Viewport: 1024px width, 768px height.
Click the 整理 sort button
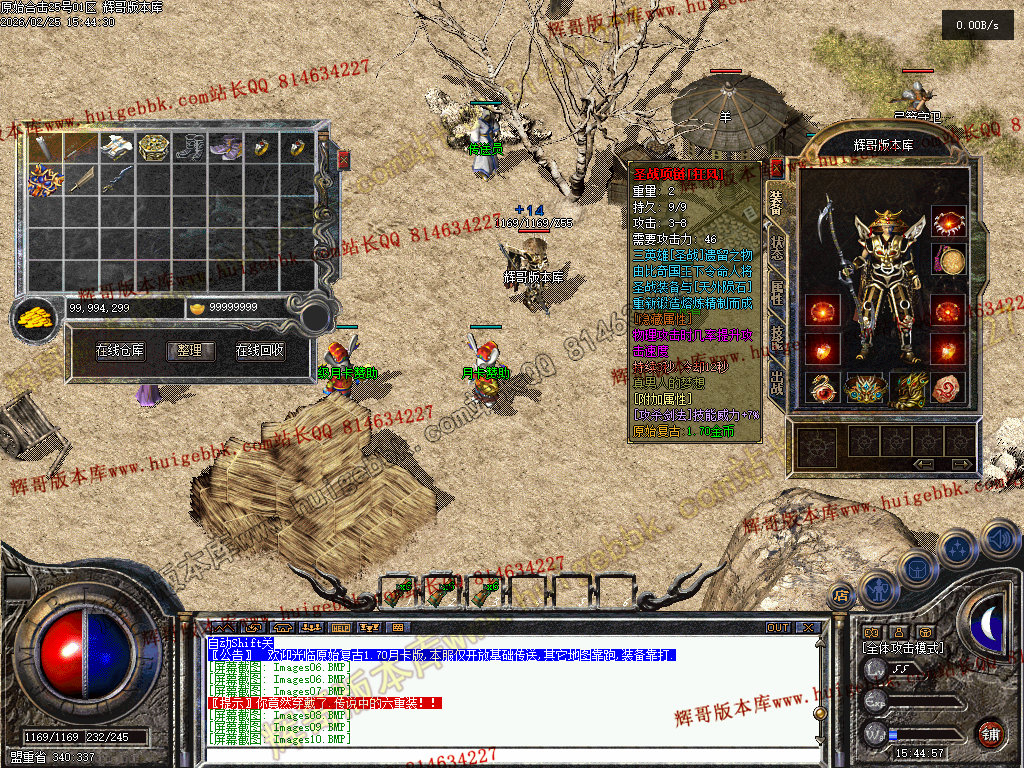[190, 351]
